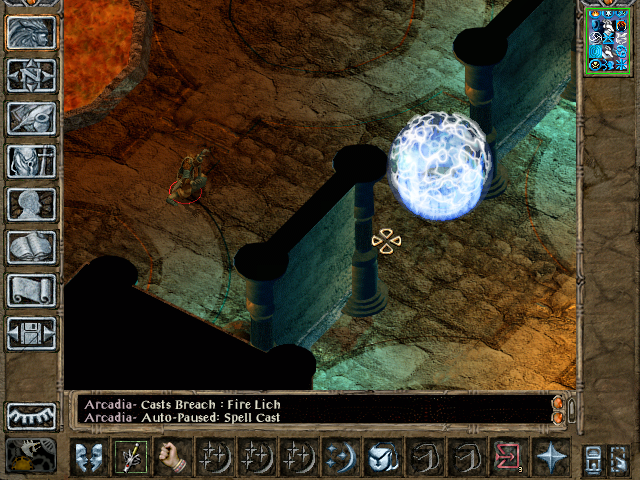640x480 pixels.
Task: Open the options floppy disk menu
Action: [31, 333]
